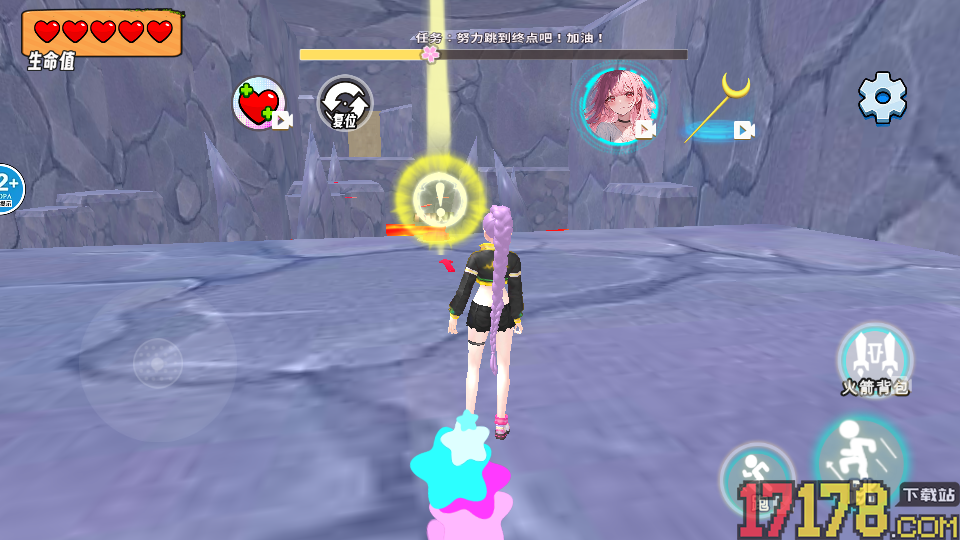This screenshot has height=540, width=960.
Task: Tap the heart refill health icon
Action: click(260, 104)
